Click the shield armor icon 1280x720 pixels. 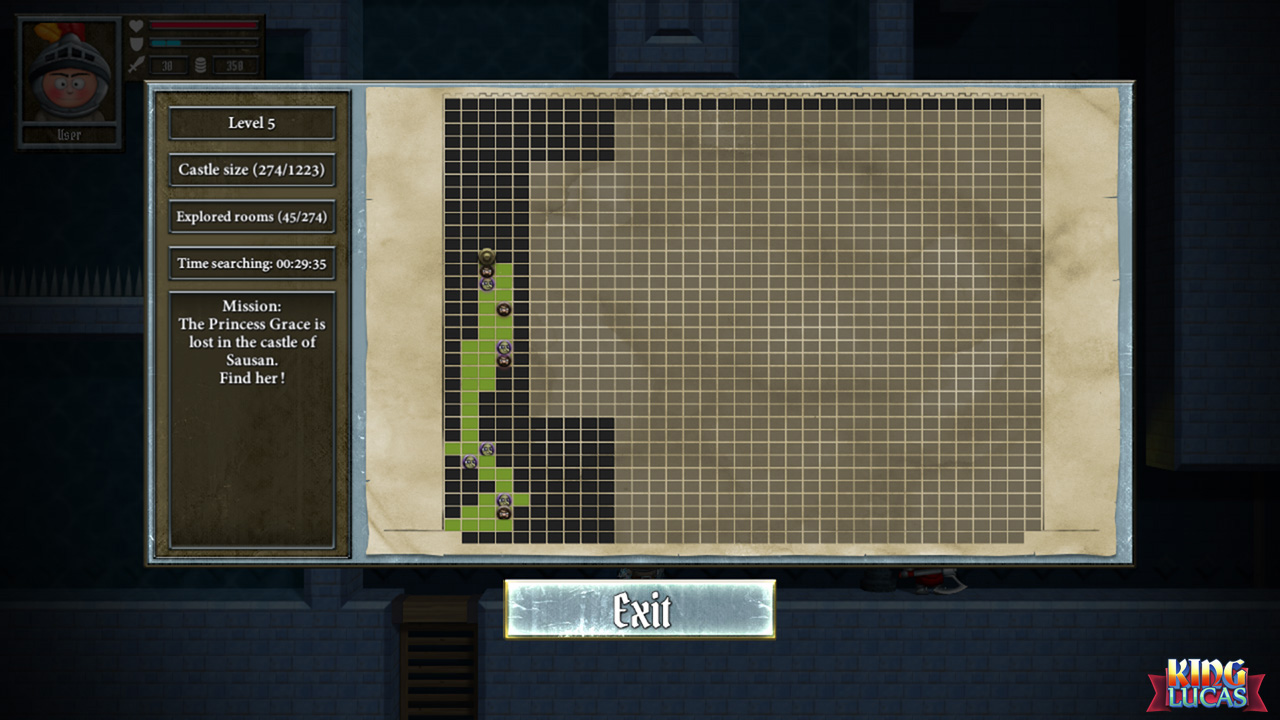(136, 44)
